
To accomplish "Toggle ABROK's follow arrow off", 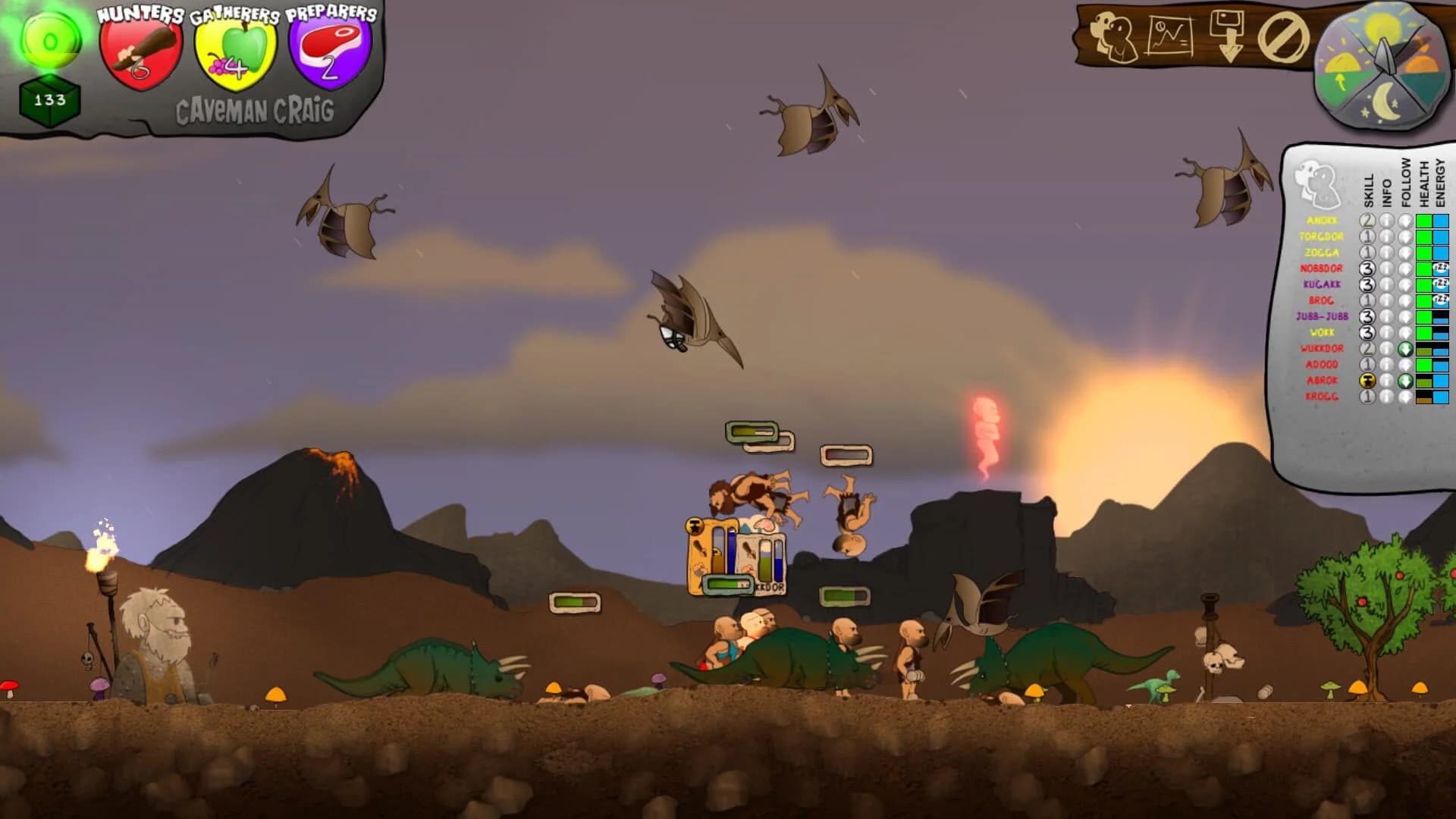I will pos(1405,381).
